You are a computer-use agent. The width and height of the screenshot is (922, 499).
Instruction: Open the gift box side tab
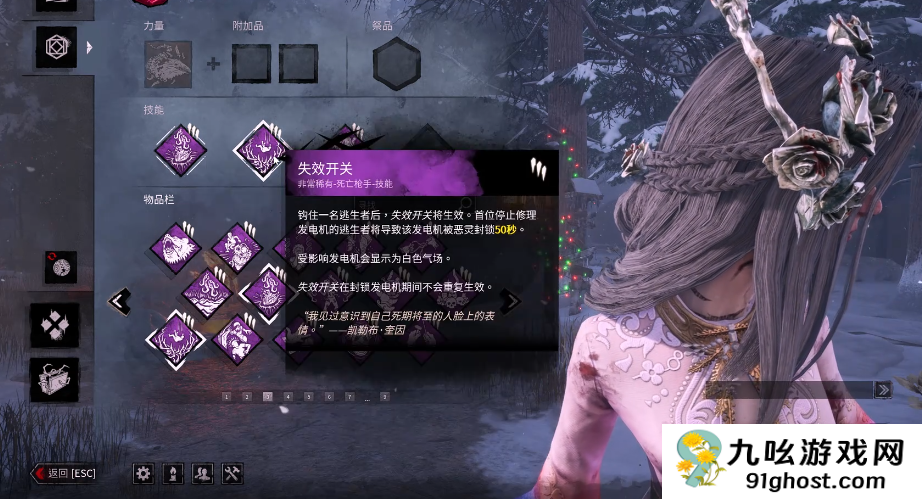(54, 380)
